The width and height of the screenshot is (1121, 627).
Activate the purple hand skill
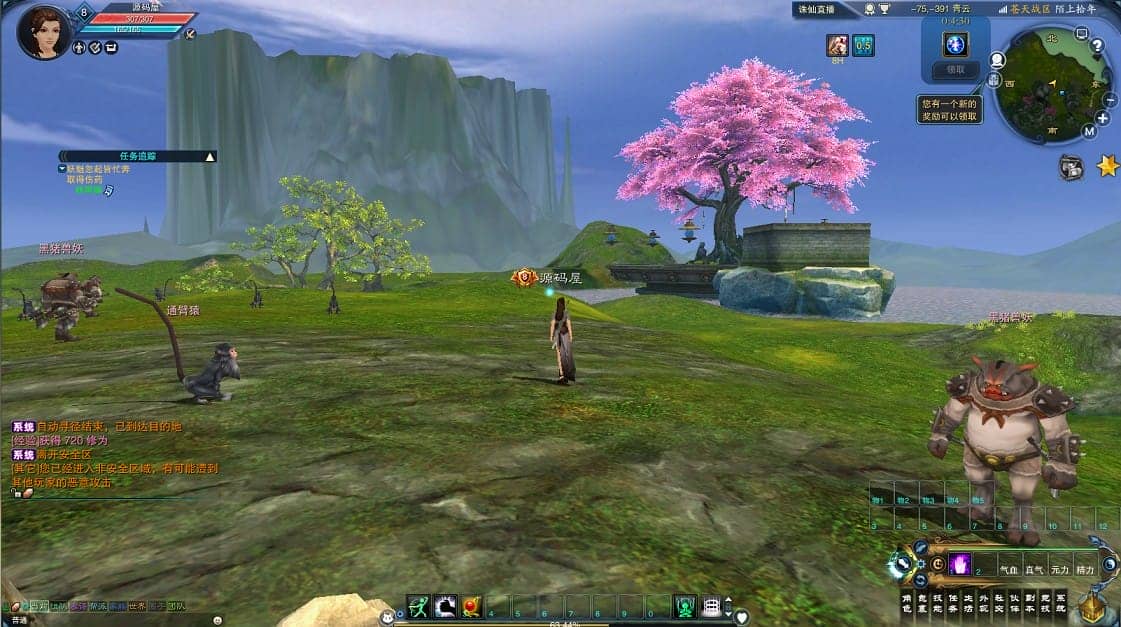pyautogui.click(x=960, y=565)
